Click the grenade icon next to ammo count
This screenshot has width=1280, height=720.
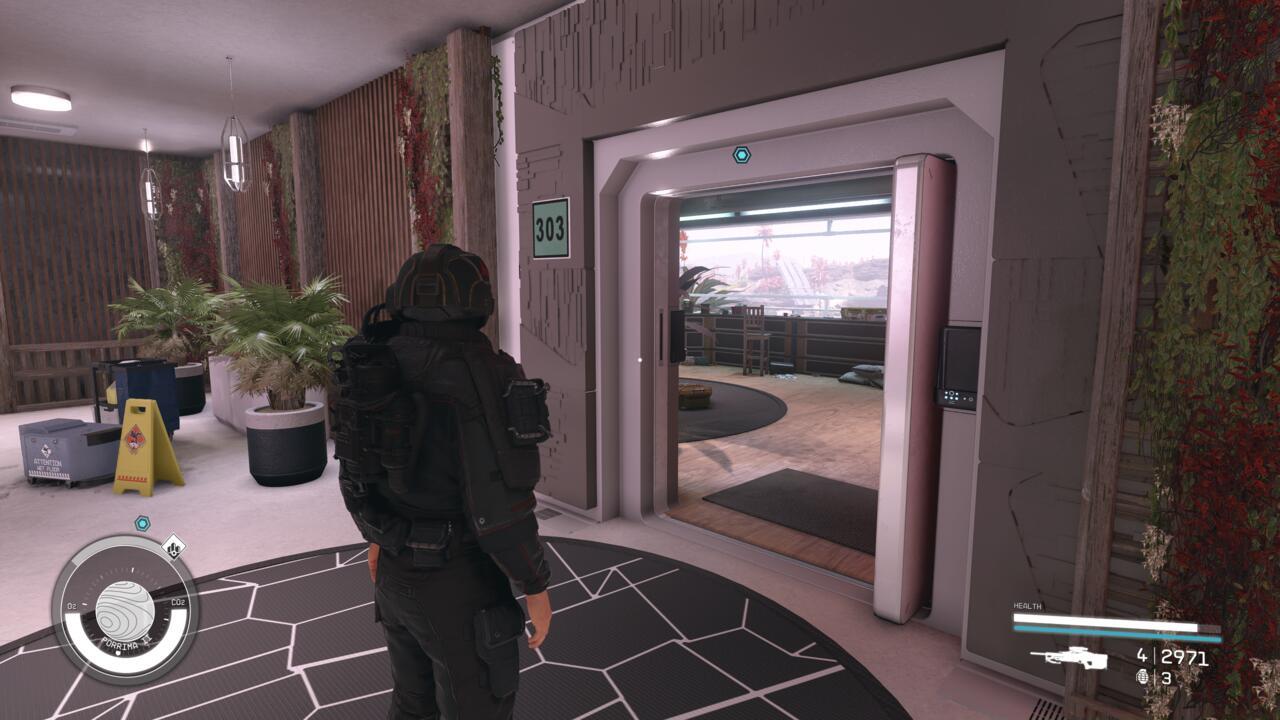(x=1143, y=677)
